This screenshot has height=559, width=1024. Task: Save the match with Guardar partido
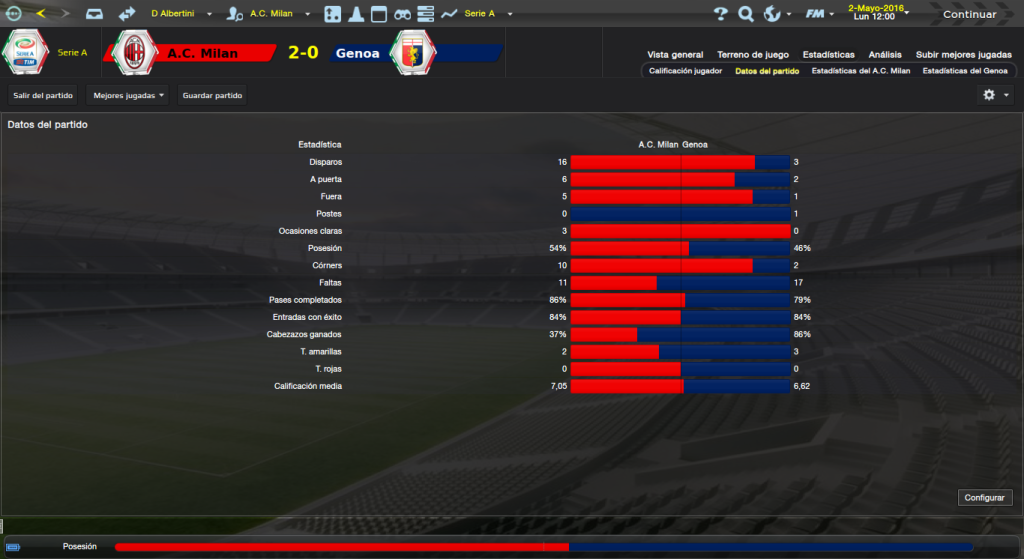click(212, 95)
